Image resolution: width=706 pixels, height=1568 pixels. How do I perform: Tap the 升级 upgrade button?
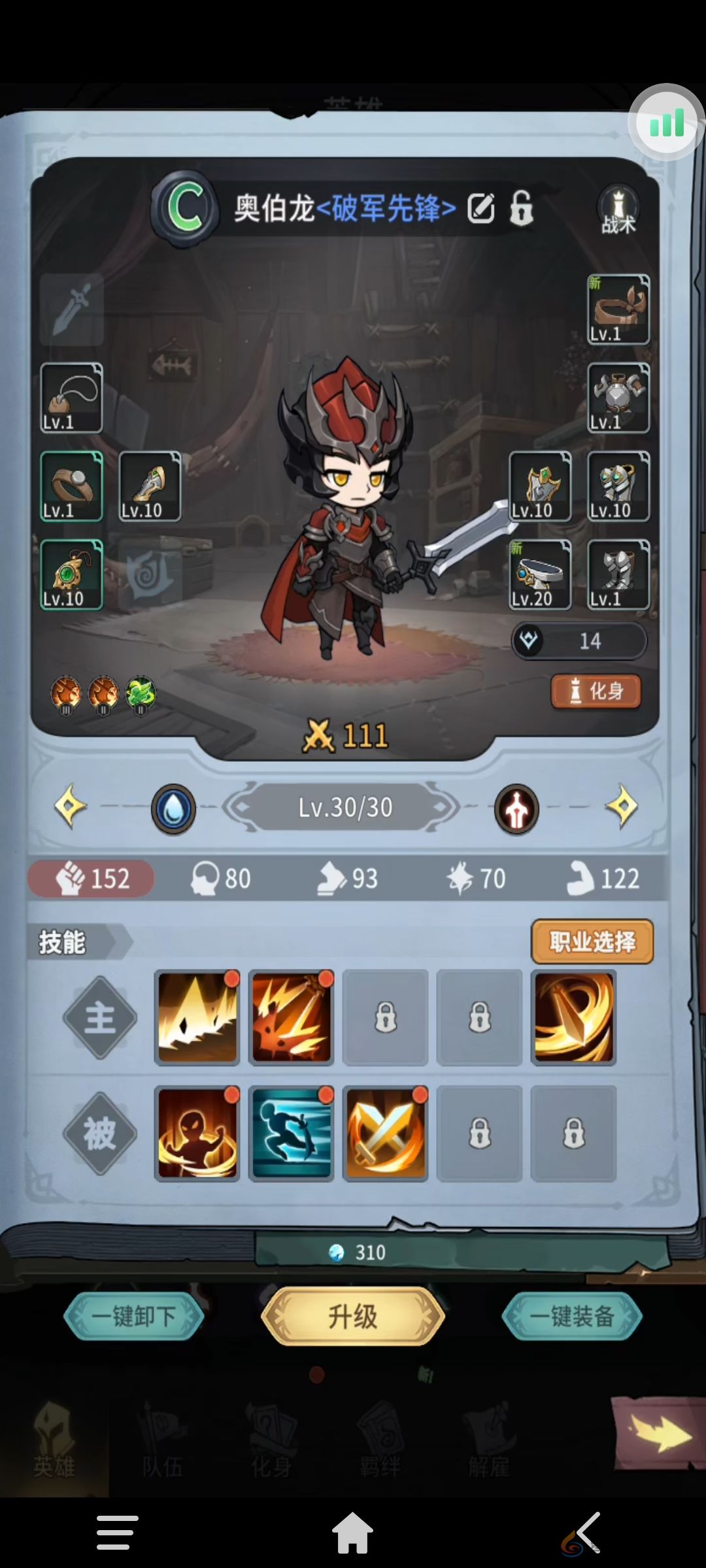coord(352,1316)
